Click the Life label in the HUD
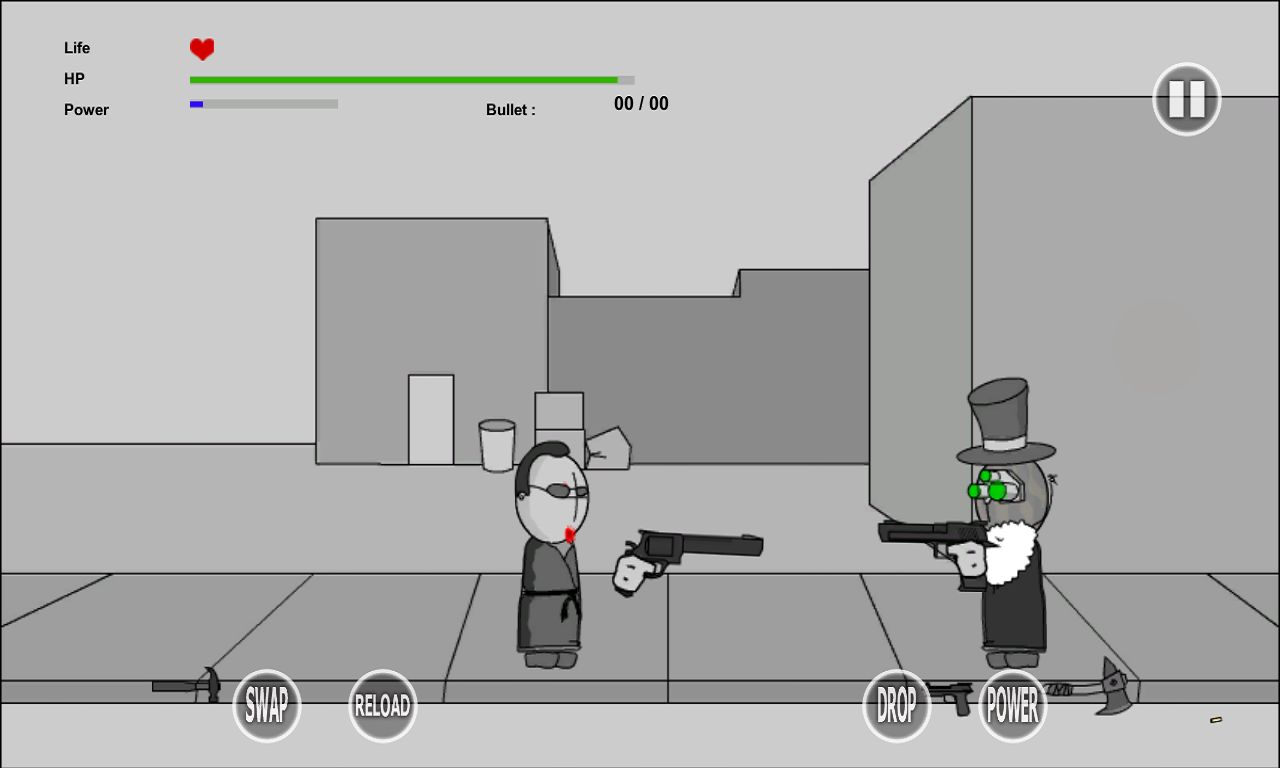This screenshot has height=768, width=1280. coord(76,47)
